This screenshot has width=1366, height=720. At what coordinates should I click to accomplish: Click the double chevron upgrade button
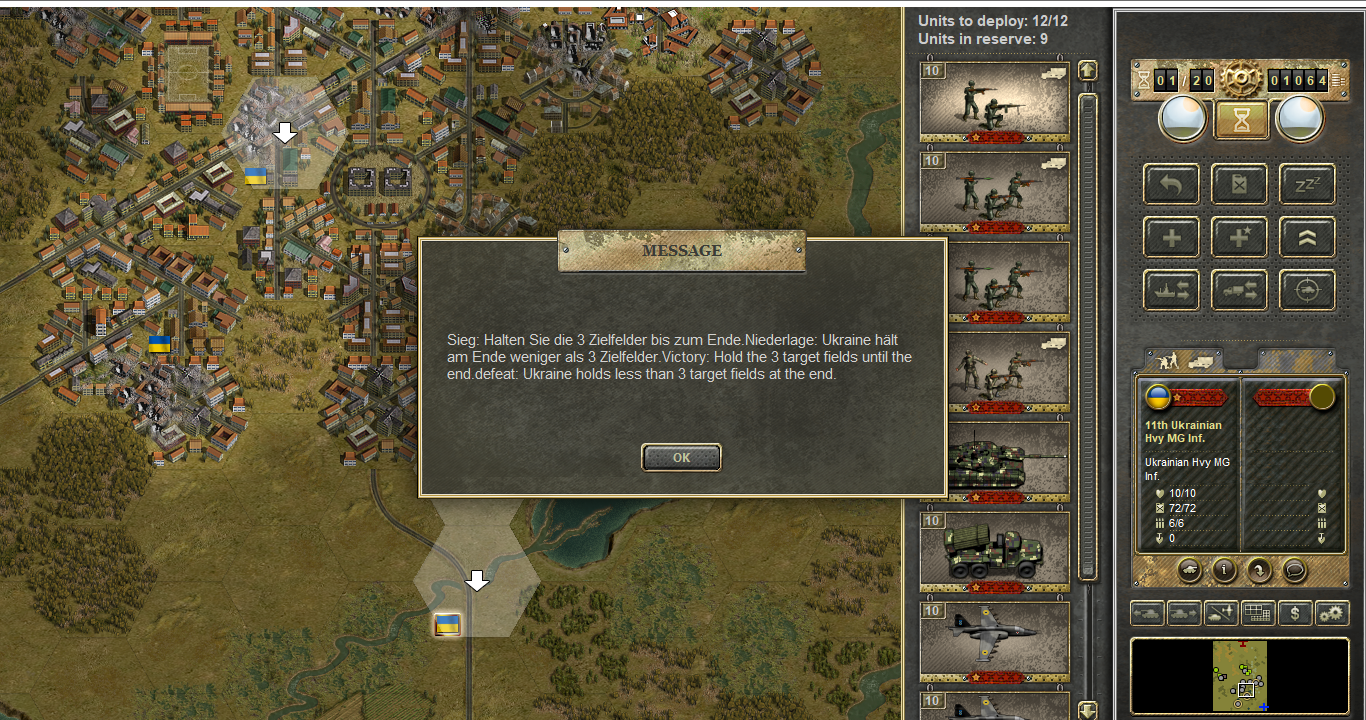[1307, 238]
